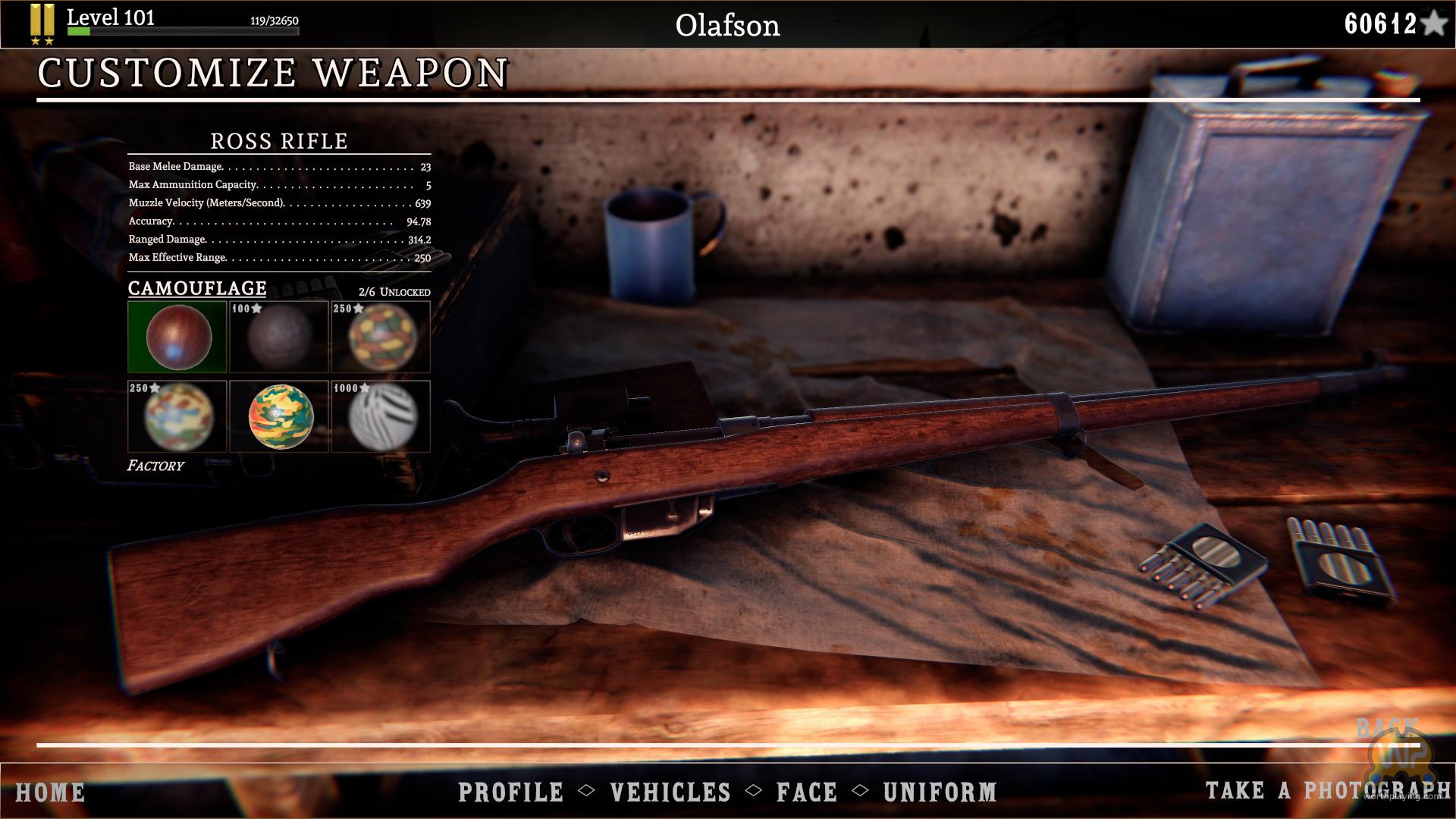Switch to the Vehicles section

(670, 792)
